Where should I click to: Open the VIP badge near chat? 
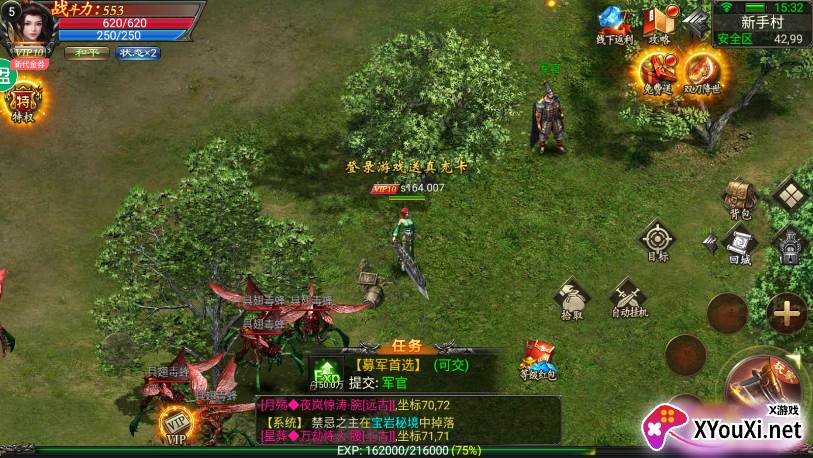coord(176,424)
